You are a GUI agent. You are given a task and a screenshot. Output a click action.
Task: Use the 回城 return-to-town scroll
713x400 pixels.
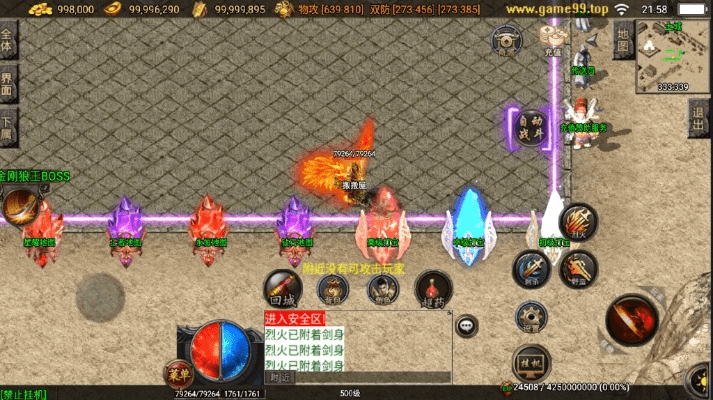point(283,287)
